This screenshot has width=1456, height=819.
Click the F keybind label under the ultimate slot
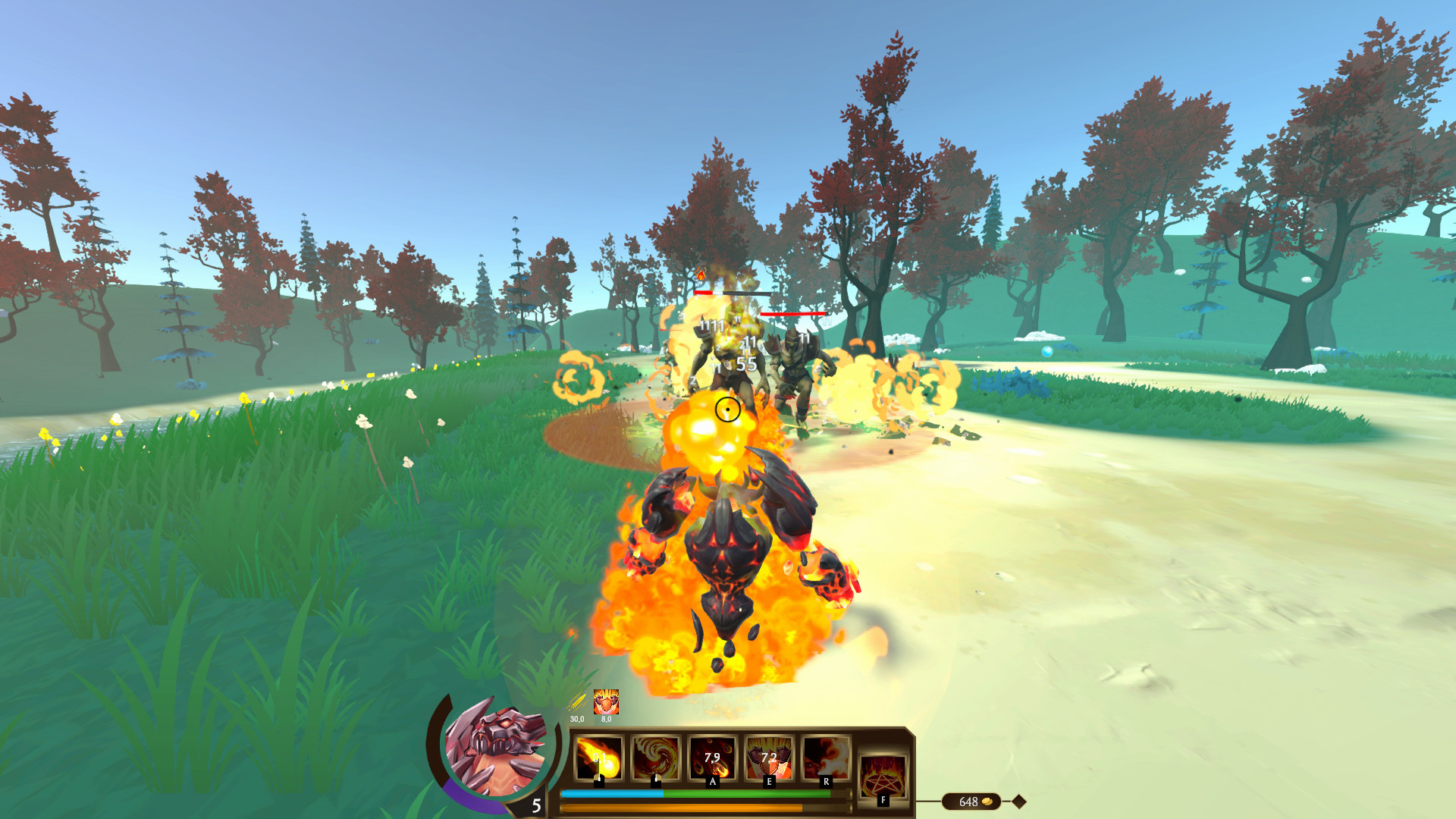(883, 799)
